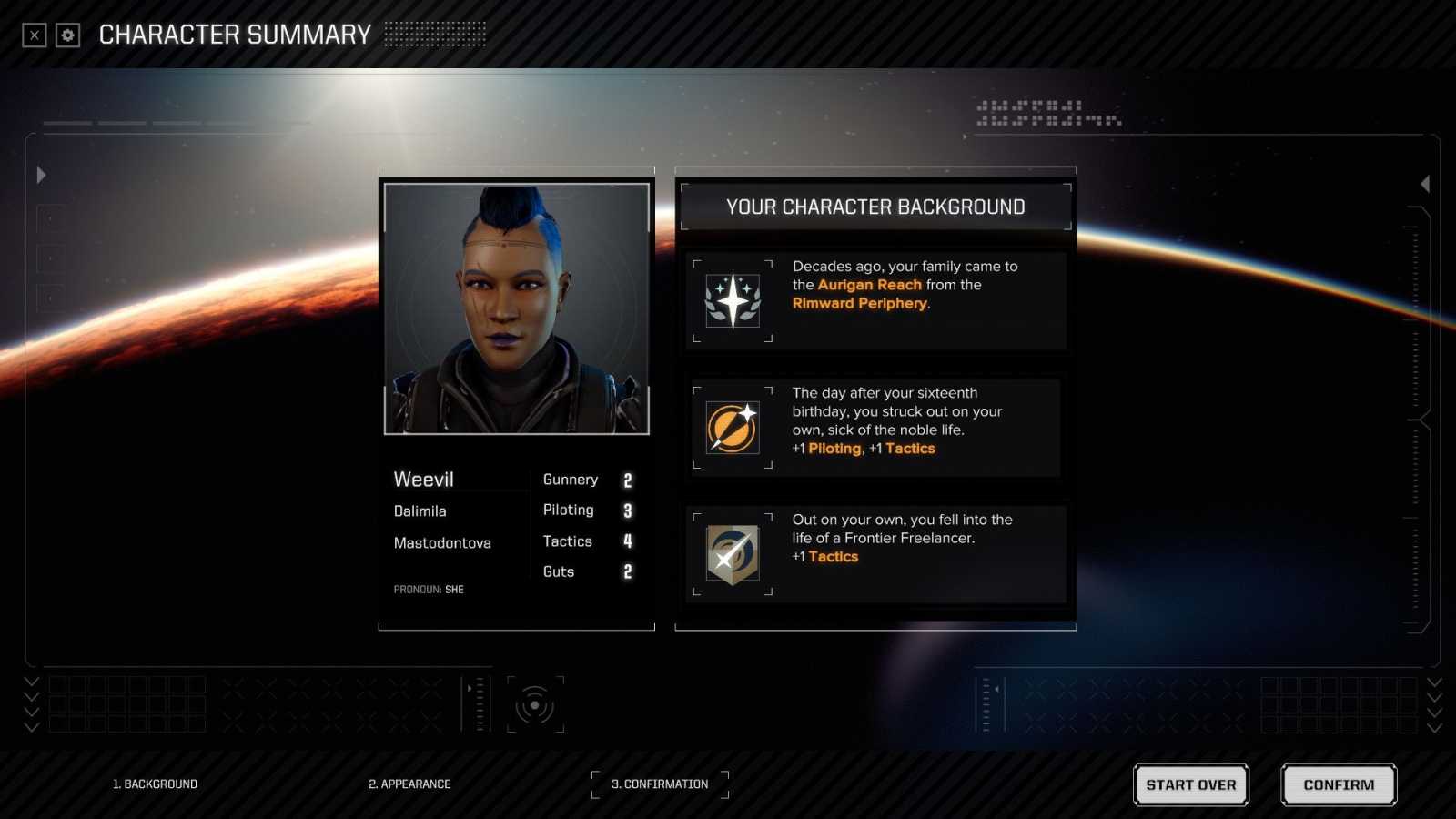The height and width of the screenshot is (819, 1456).
Task: Open the settings gear in the top-left corner
Action: coord(66,35)
